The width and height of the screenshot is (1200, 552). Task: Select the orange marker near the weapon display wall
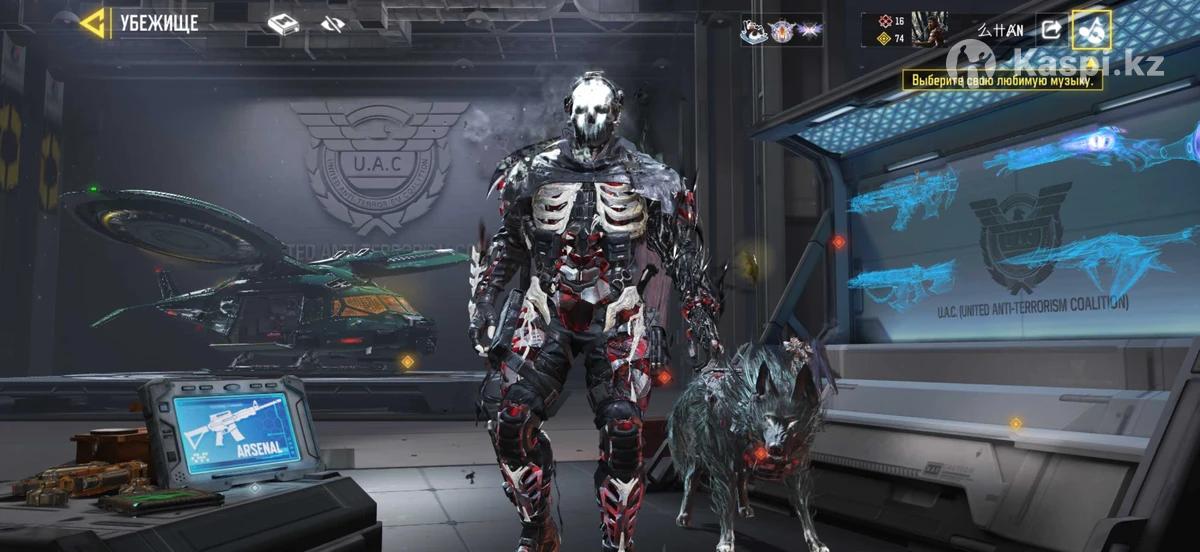[x=838, y=241]
